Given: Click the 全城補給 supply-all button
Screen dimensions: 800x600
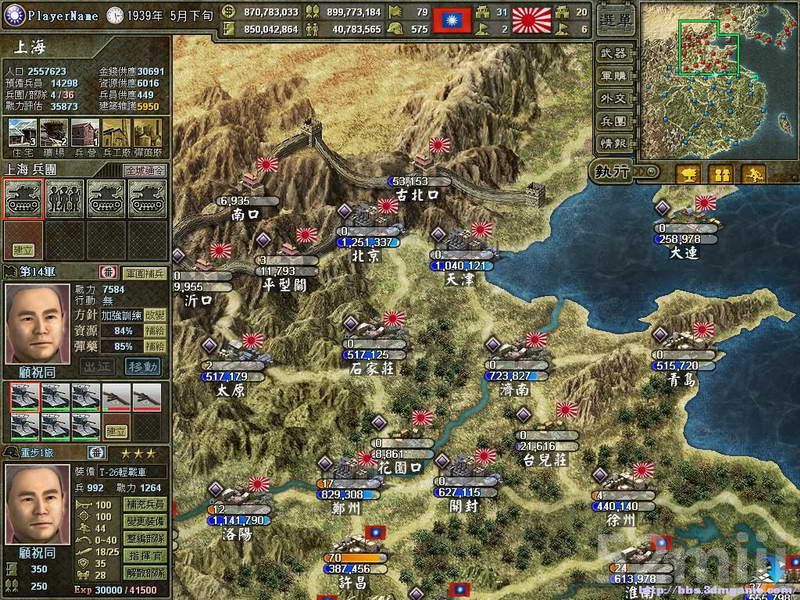Looking at the screenshot, I should (x=144, y=171).
